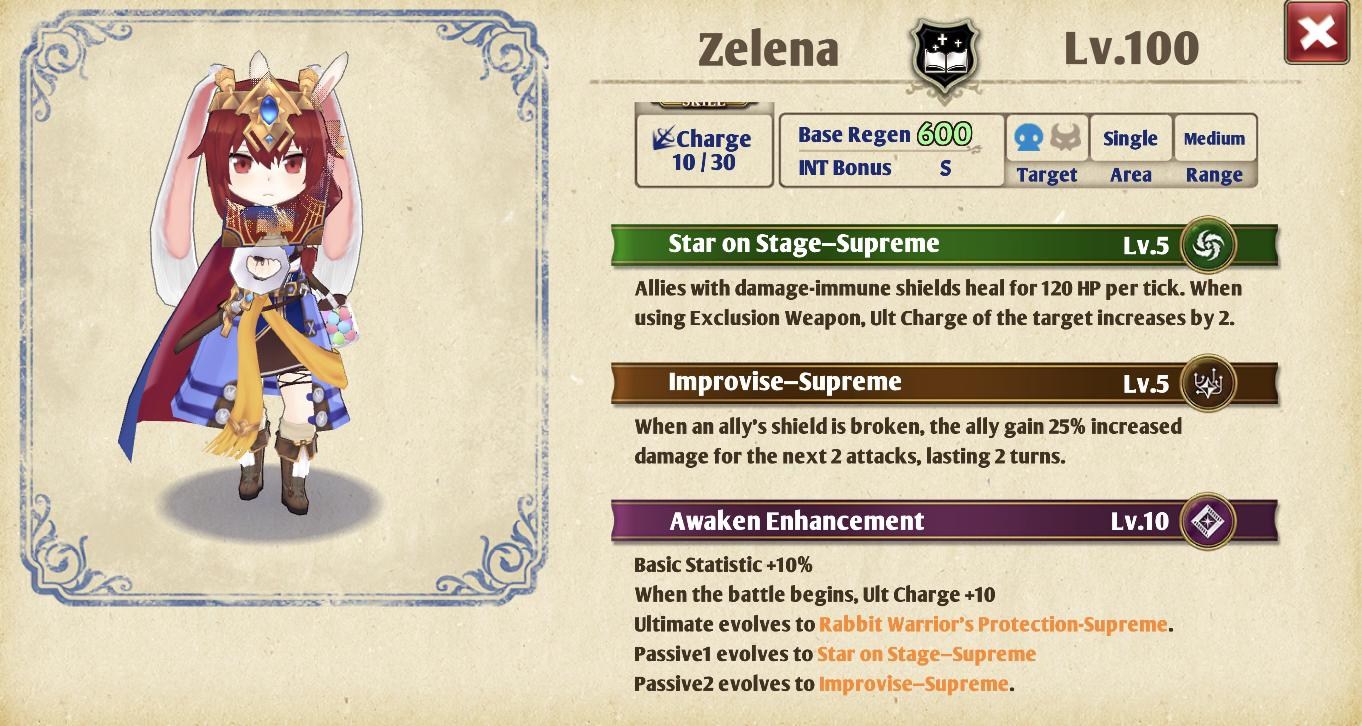Click the Lv.5 badge on Star on Stage header
Viewport: 1362px width, 726px height.
click(x=1147, y=243)
